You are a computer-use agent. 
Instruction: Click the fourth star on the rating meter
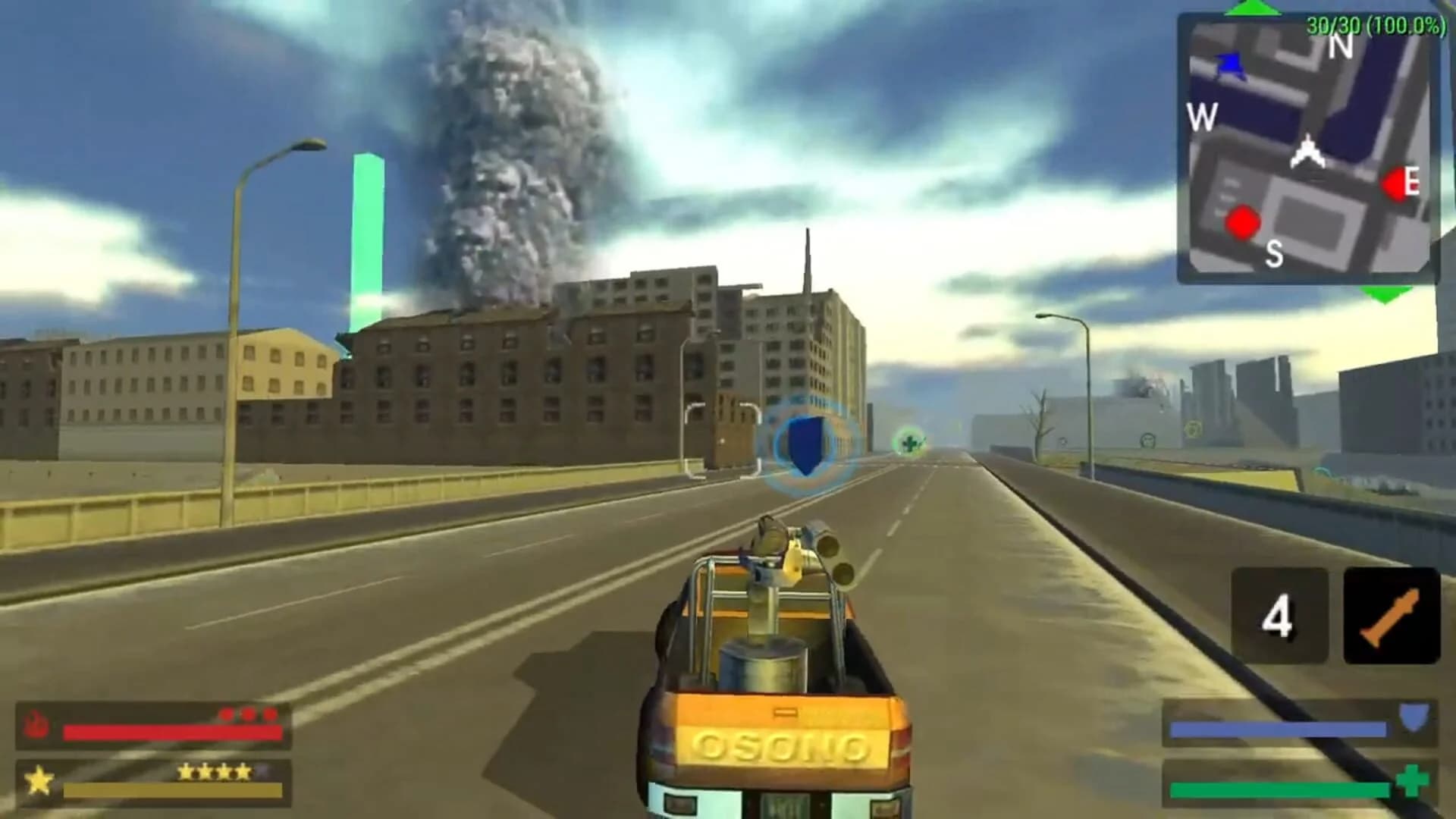point(244,770)
